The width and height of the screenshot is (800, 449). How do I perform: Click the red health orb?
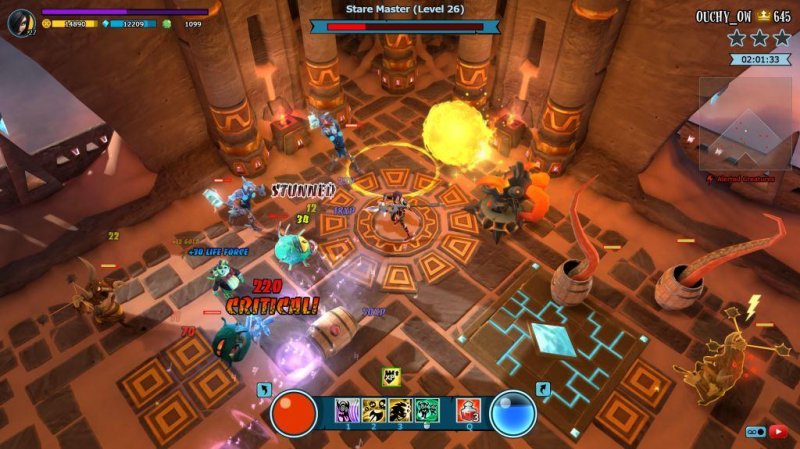click(294, 412)
